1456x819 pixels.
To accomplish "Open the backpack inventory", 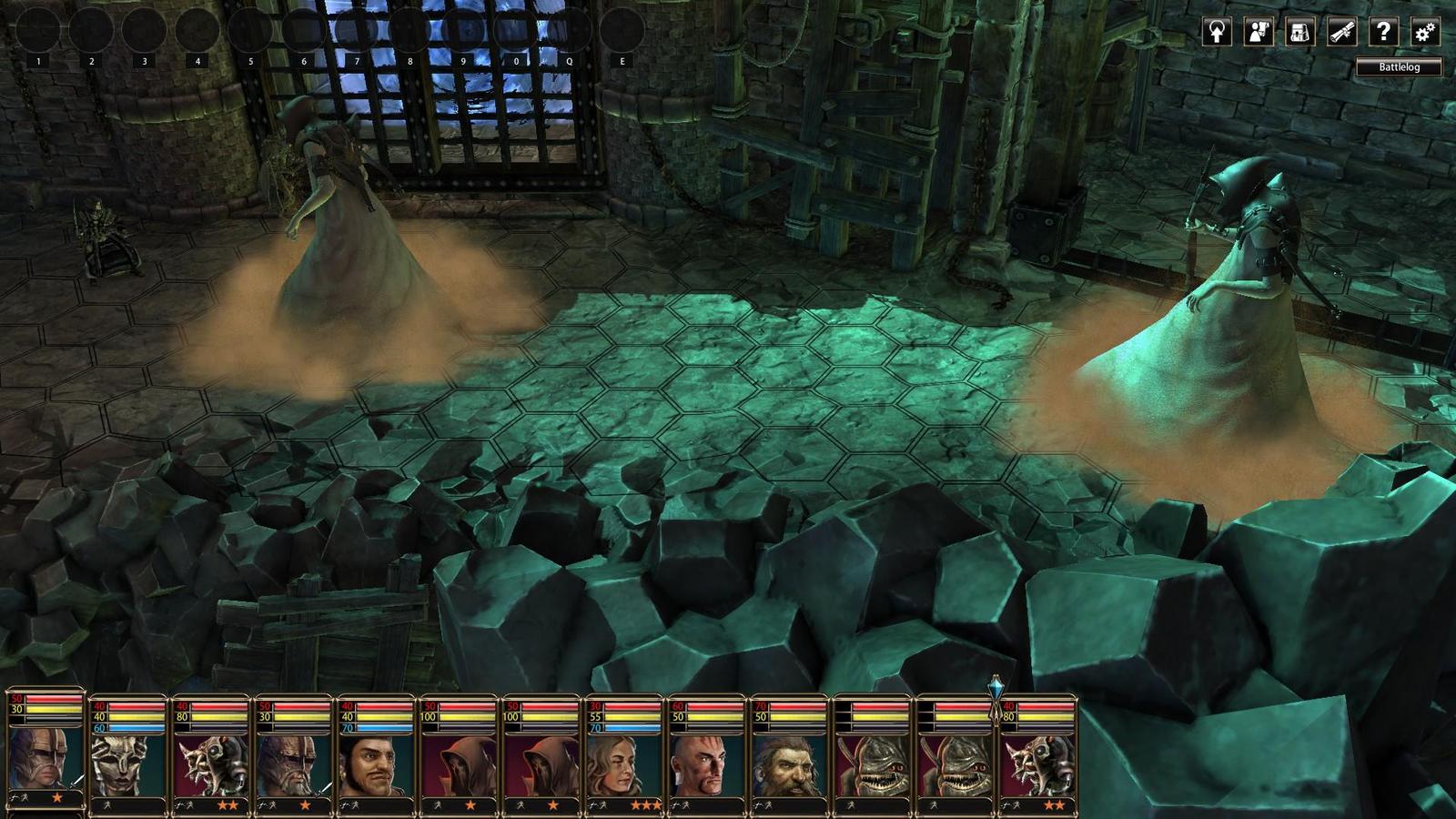I will [1299, 32].
